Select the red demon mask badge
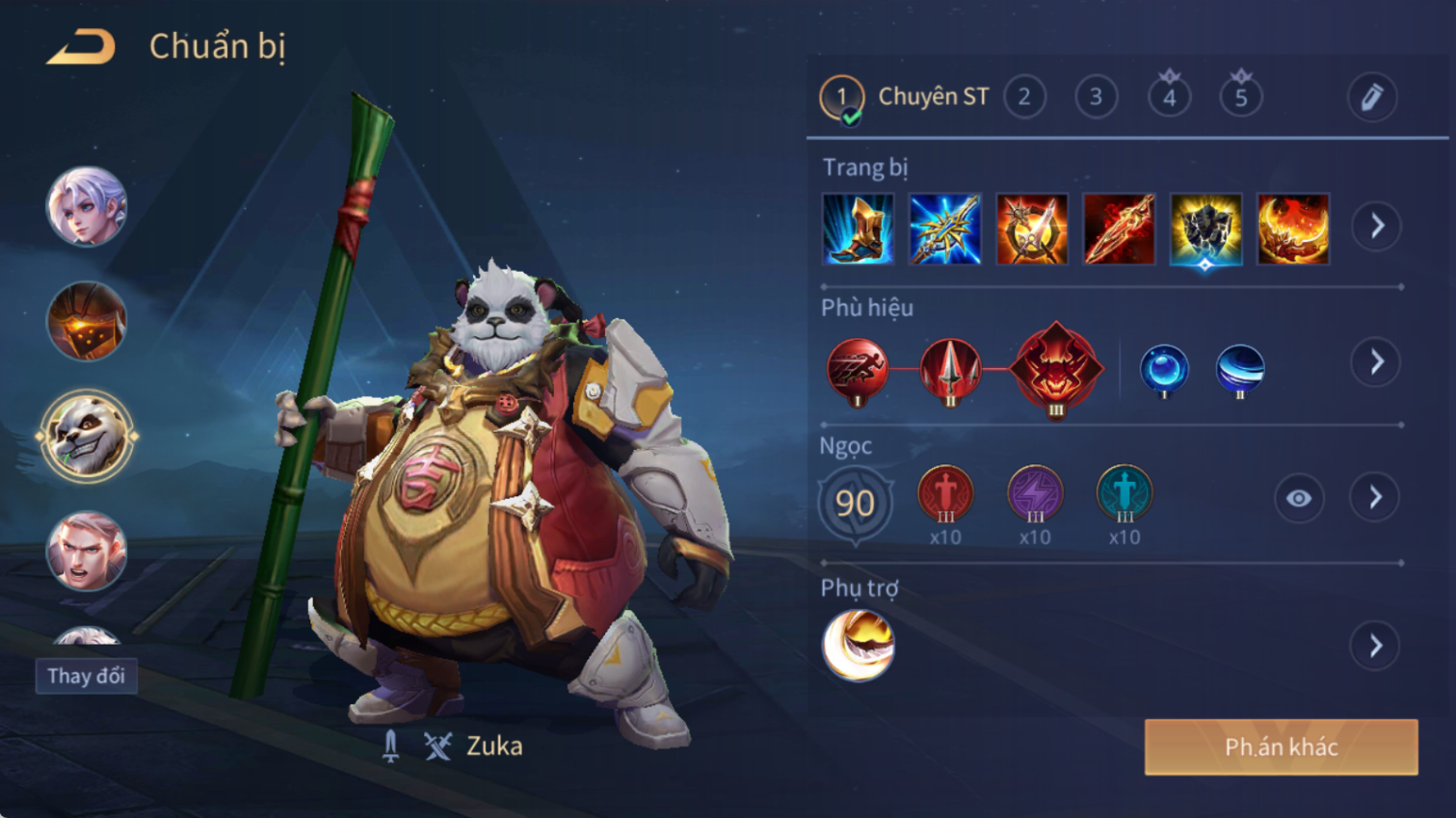Image resolution: width=1456 pixels, height=818 pixels. coord(1056,369)
